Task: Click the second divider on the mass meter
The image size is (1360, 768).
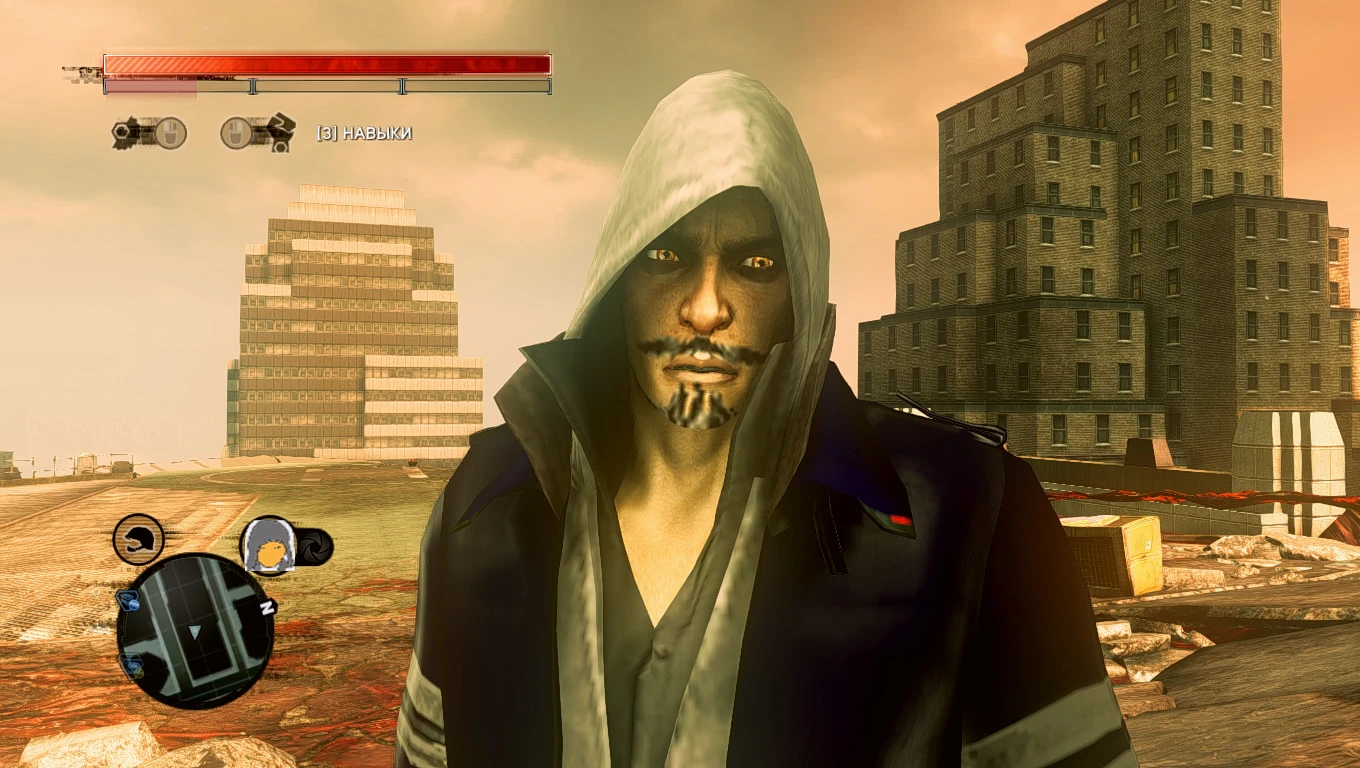Action: click(403, 88)
